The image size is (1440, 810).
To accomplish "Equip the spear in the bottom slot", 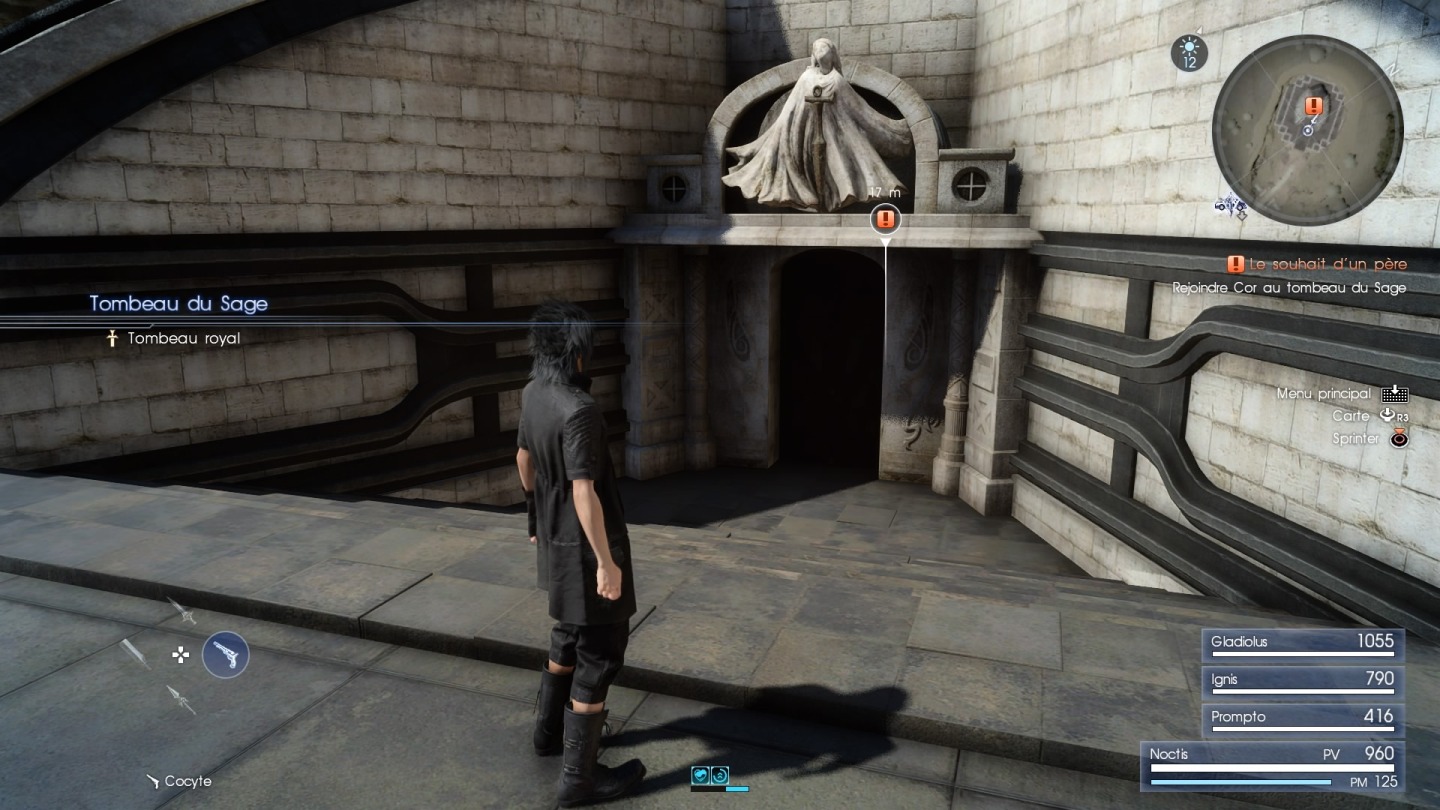I will (181, 699).
